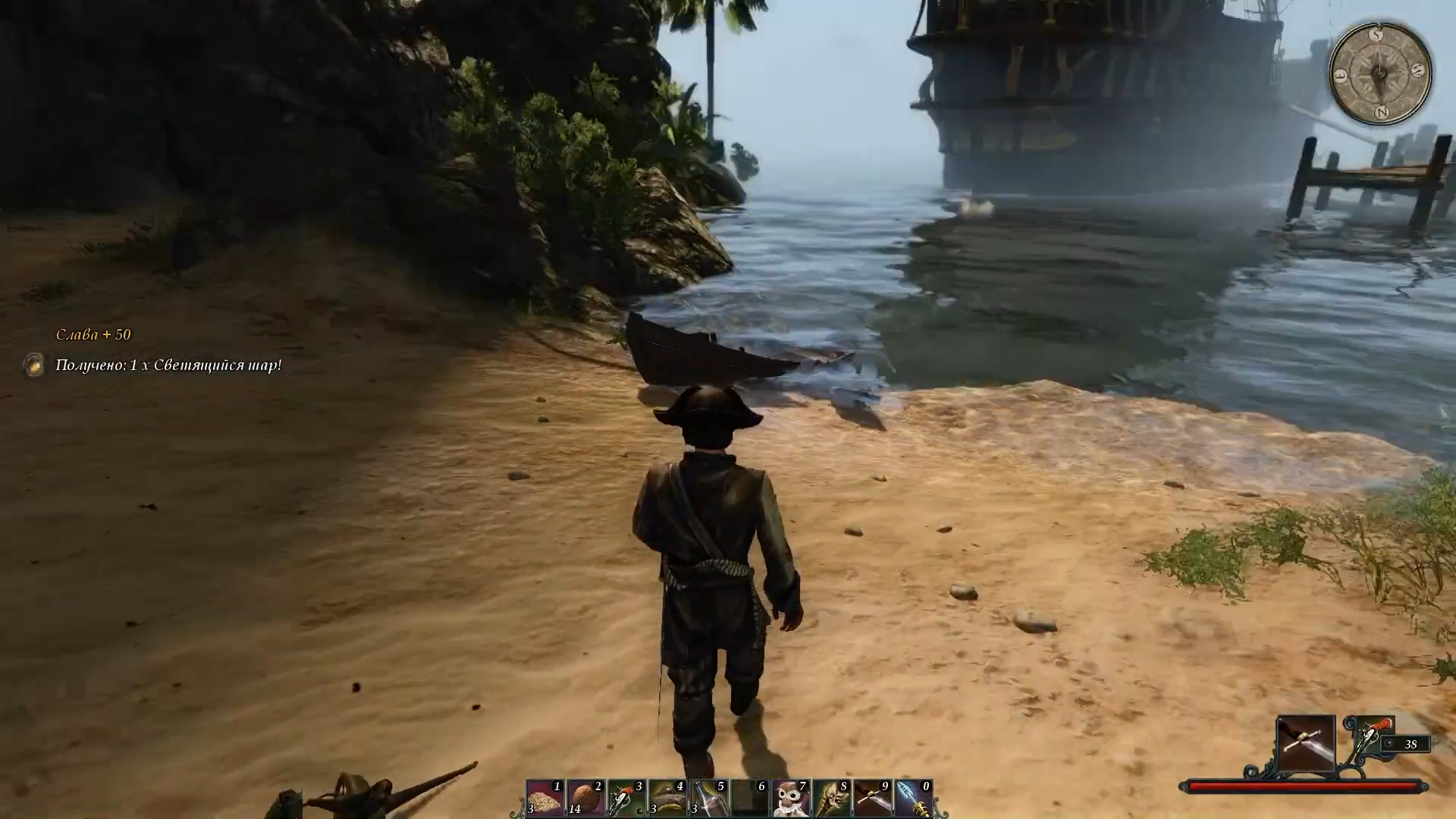Use the food item in hotbar slot 4
1456x819 pixels.
(x=668, y=799)
